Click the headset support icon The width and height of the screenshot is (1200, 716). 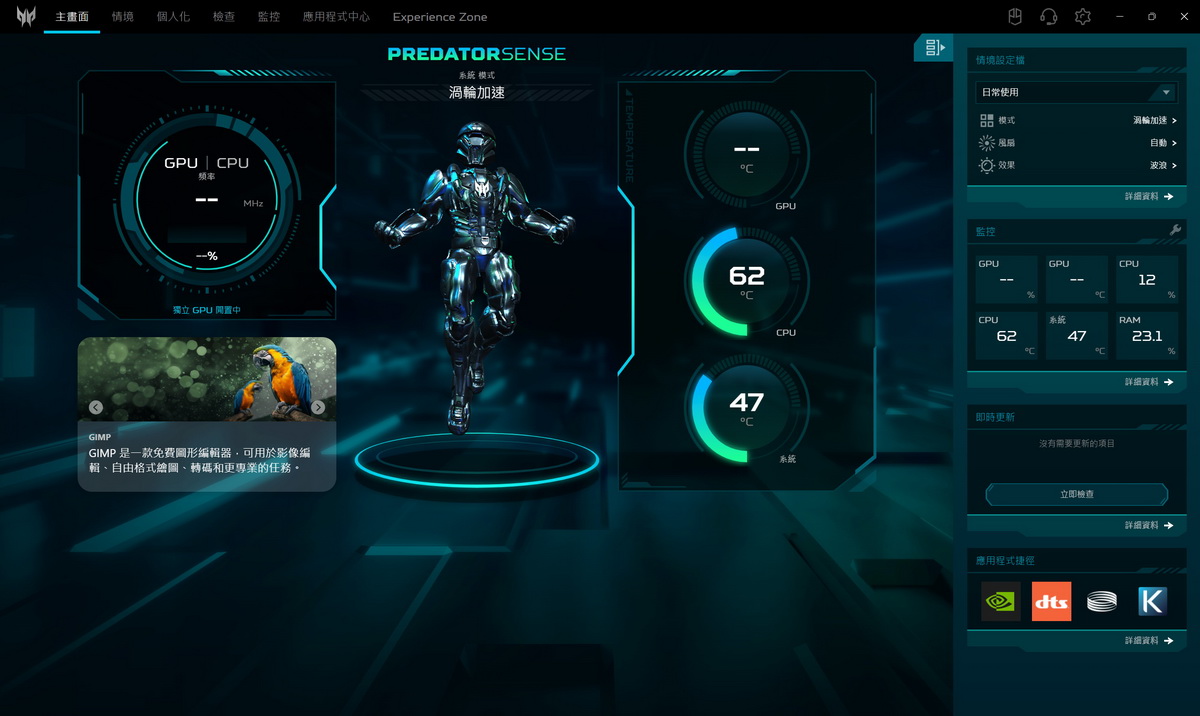[1048, 17]
